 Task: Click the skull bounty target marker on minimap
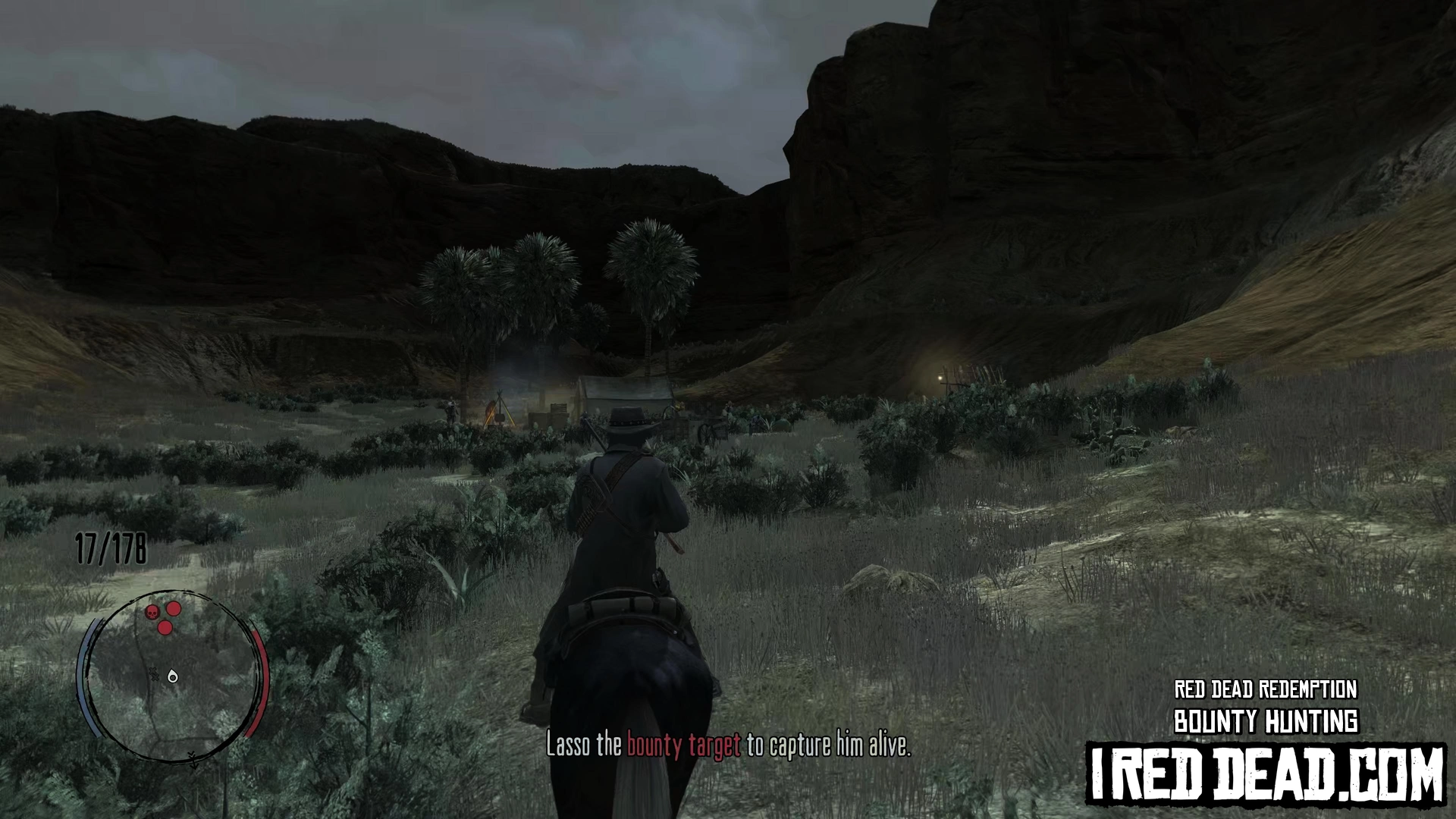[x=152, y=611]
